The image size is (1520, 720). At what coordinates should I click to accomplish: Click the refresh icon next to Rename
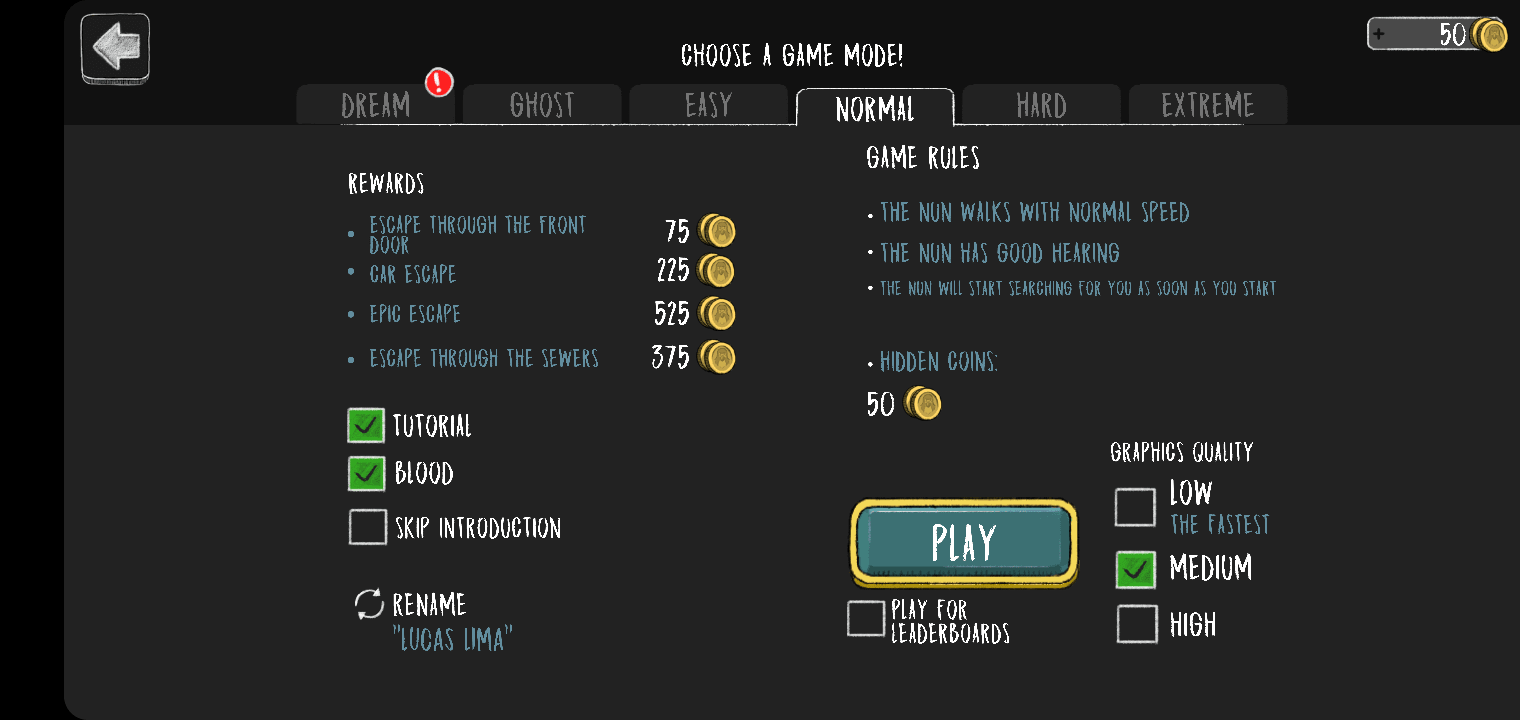pos(369,604)
